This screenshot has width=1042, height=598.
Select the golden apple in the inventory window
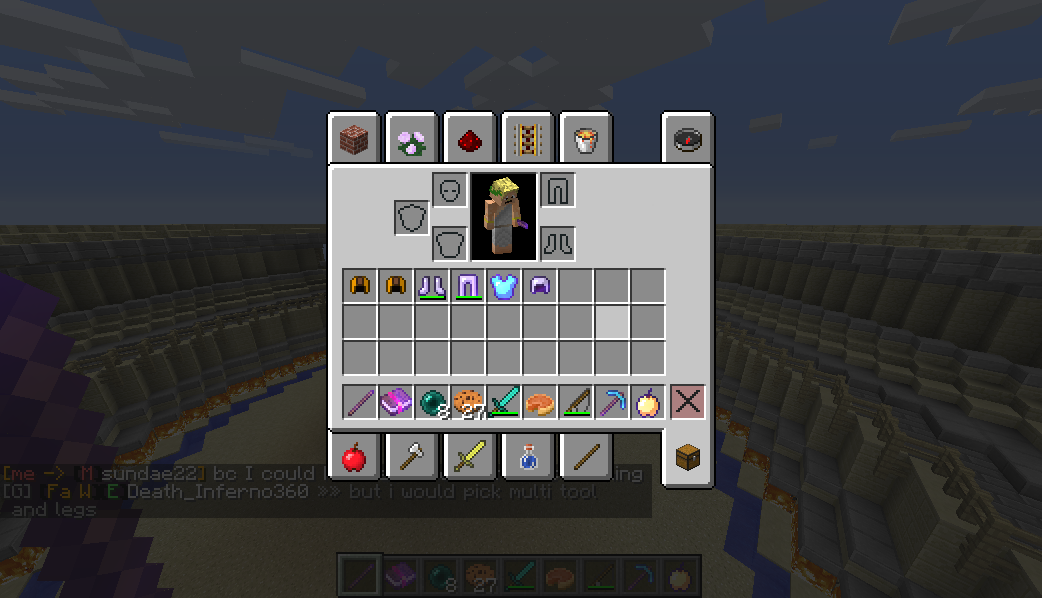[x=648, y=402]
